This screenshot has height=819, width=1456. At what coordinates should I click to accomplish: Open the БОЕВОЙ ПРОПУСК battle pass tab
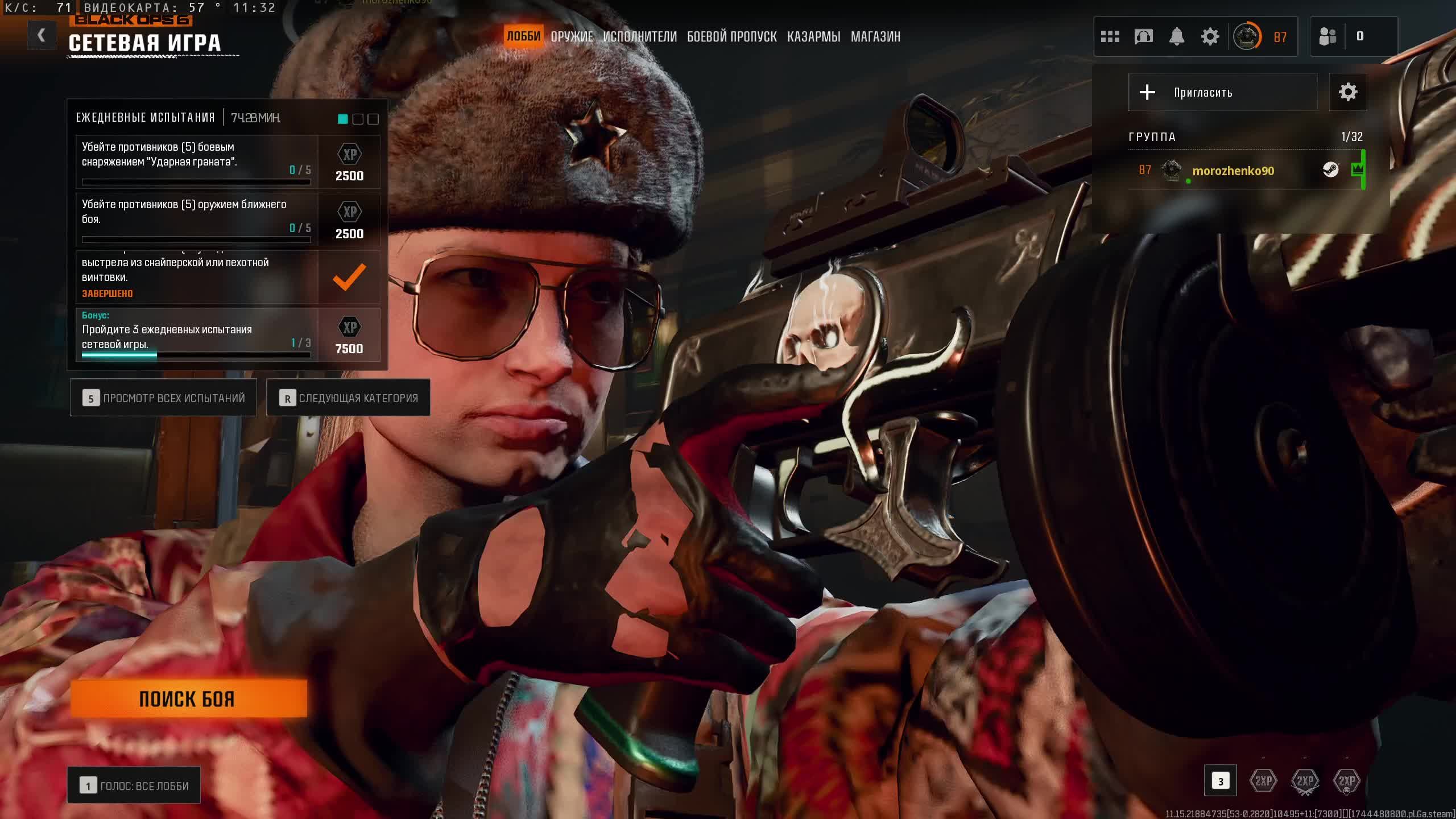tap(731, 36)
